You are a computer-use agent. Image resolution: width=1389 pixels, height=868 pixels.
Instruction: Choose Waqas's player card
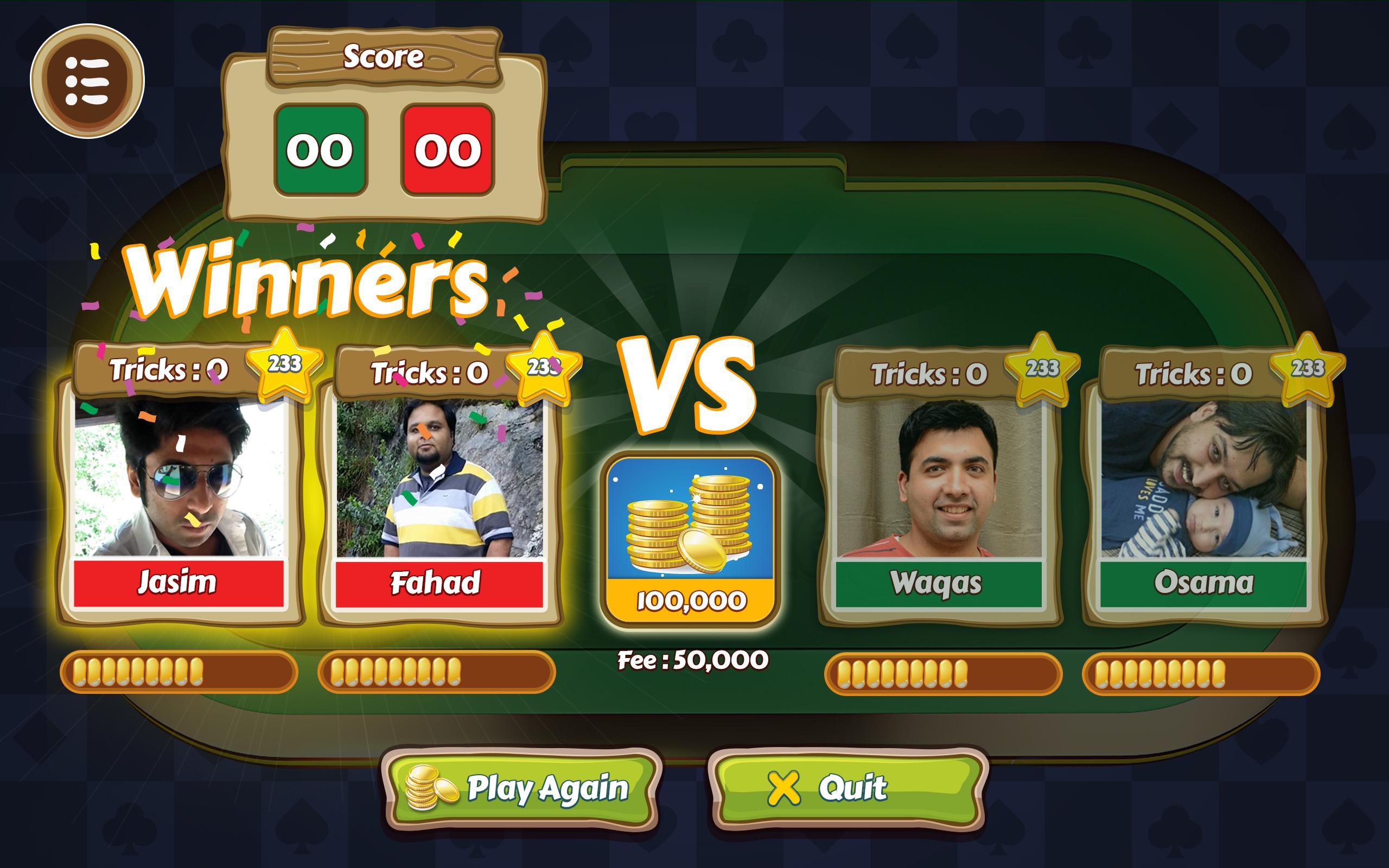pyautogui.click(x=939, y=494)
